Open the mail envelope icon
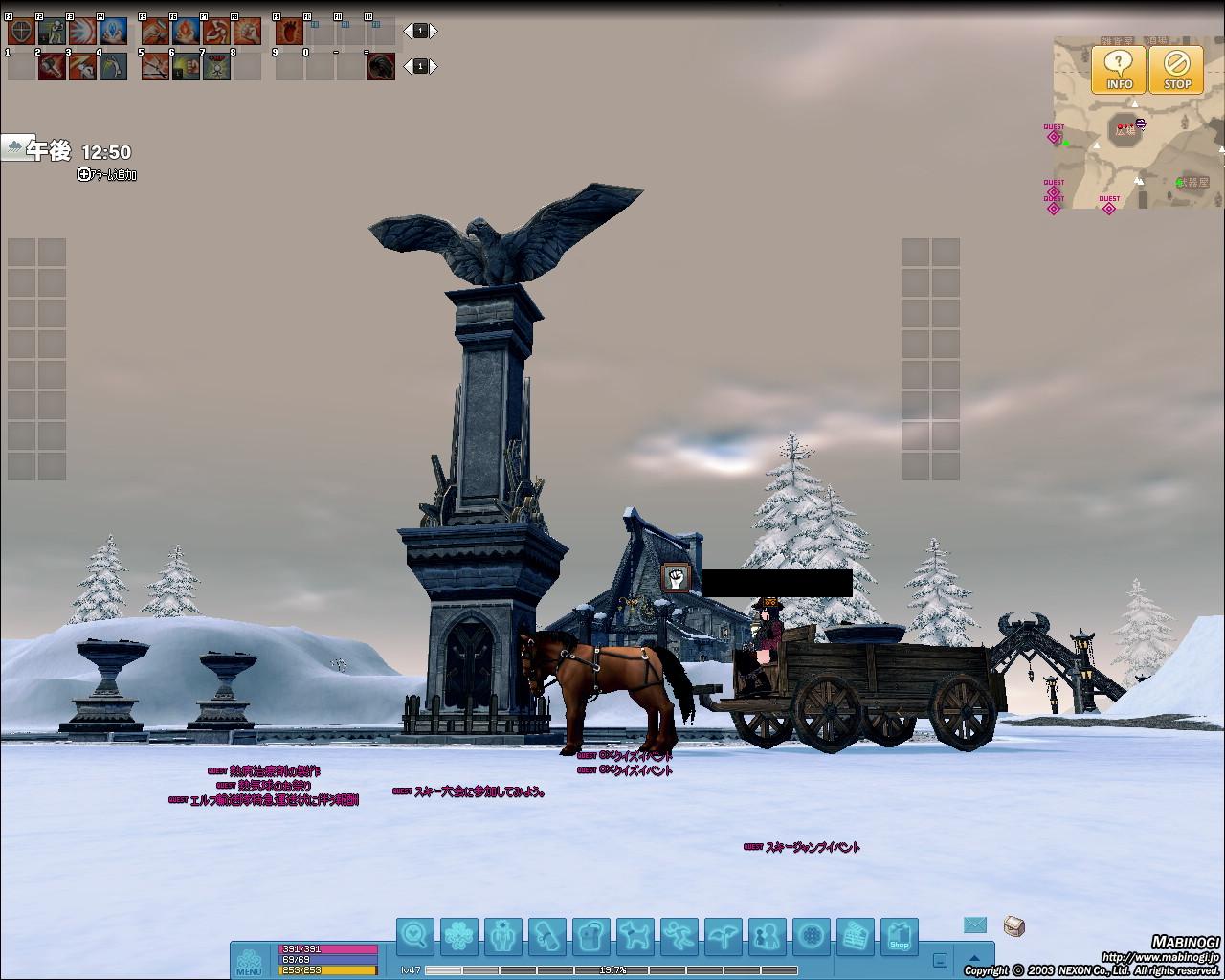Viewport: 1225px width, 980px height. (974, 924)
